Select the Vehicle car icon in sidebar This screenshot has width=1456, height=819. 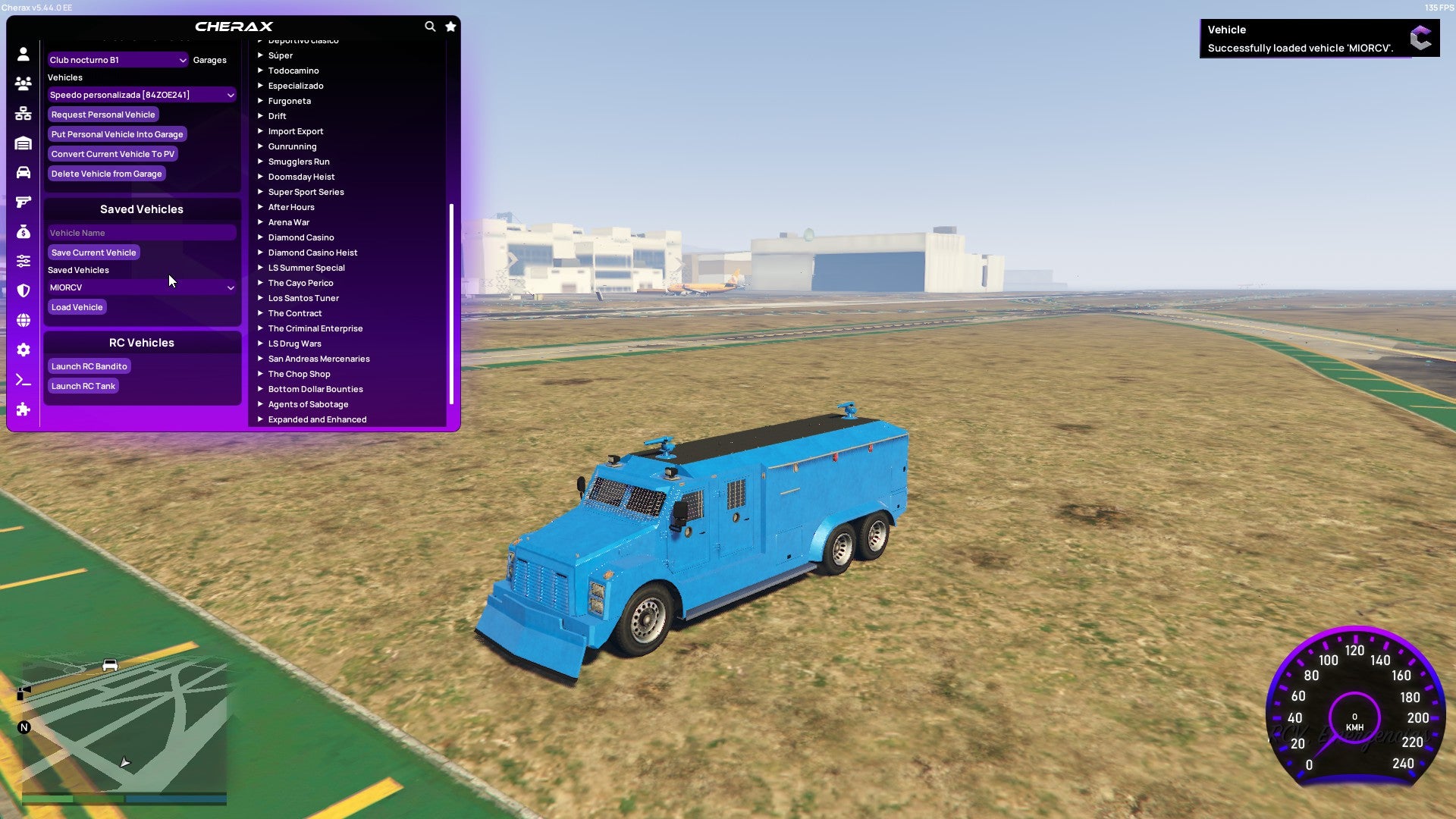23,172
